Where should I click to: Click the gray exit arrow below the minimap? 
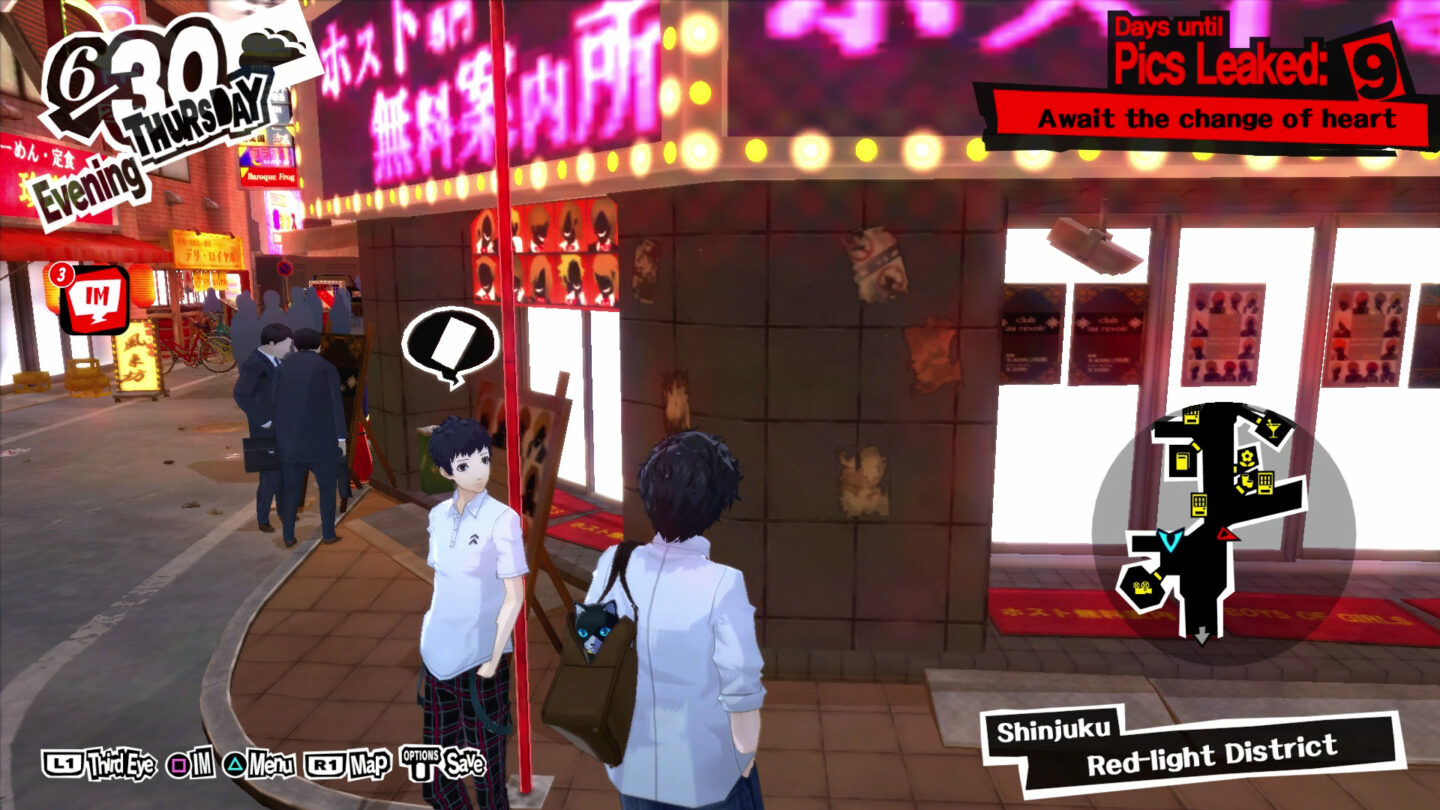(1203, 633)
